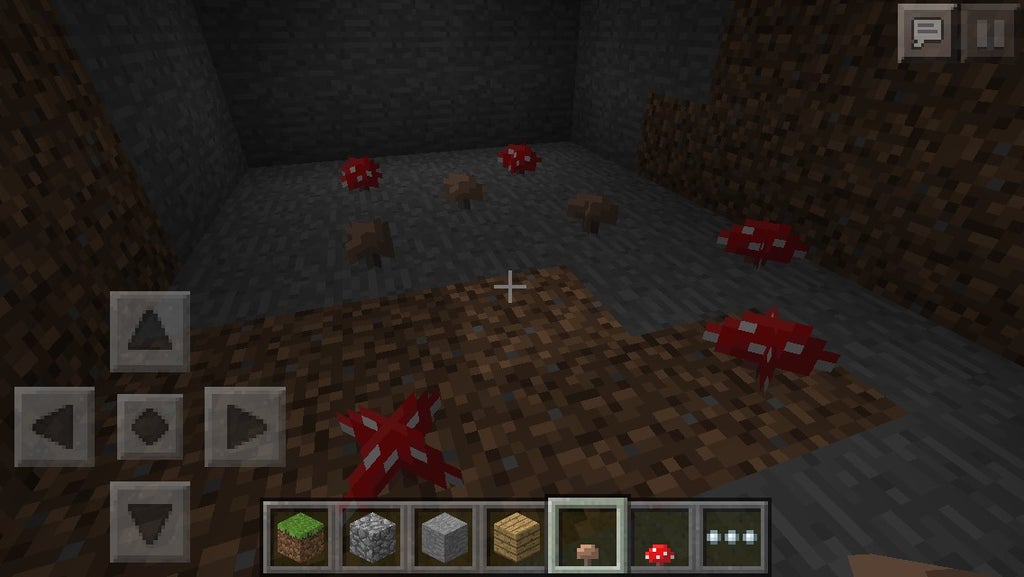Tap the move right arrow

pyautogui.click(x=245, y=427)
